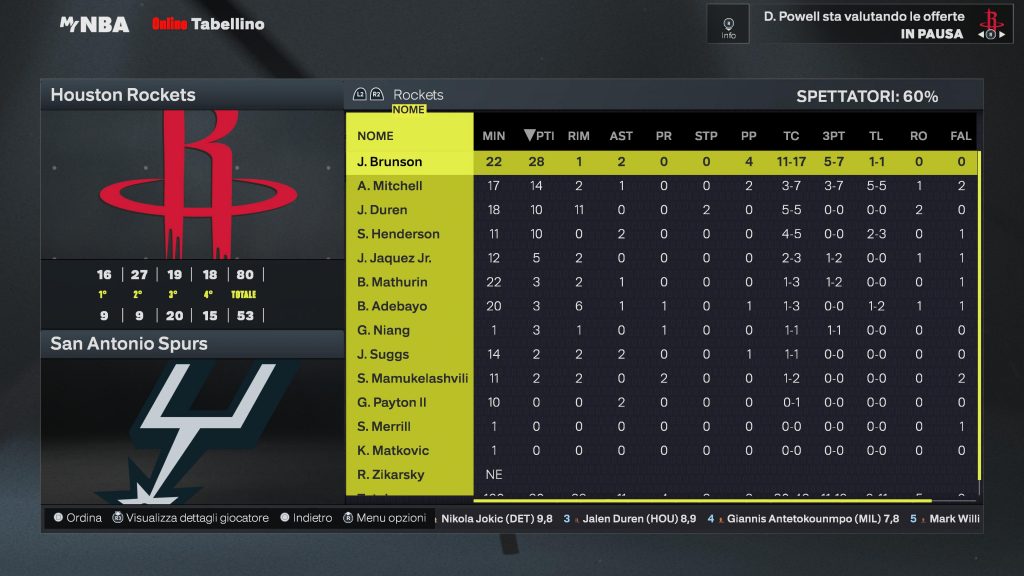The height and width of the screenshot is (576, 1024).
Task: Select J. Brunson's stat row
Action: coord(390,162)
